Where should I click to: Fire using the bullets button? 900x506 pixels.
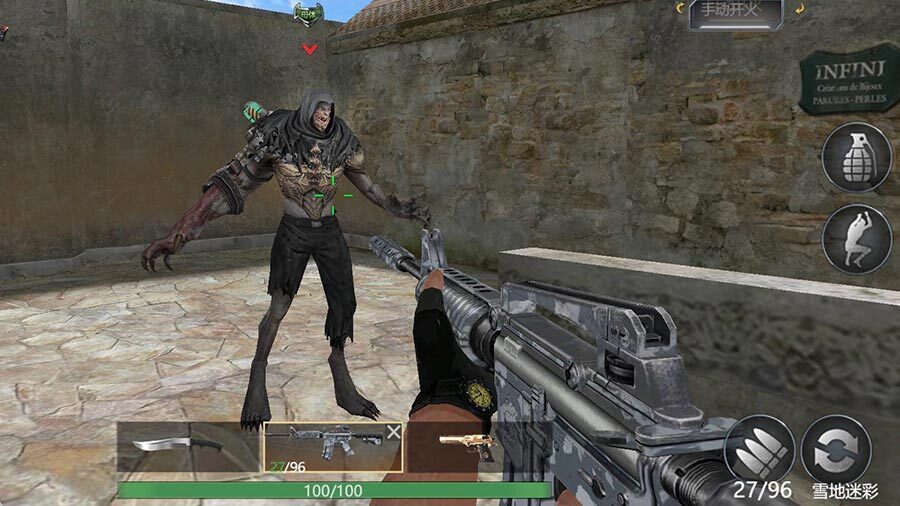(759, 449)
